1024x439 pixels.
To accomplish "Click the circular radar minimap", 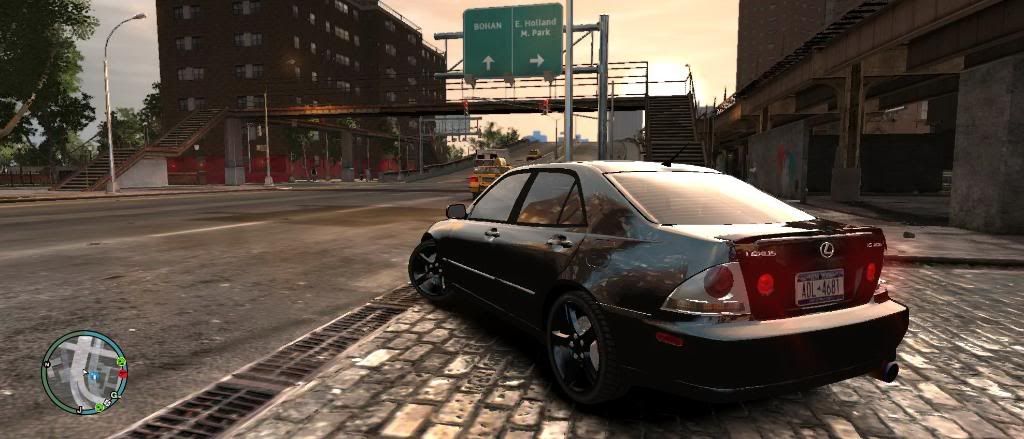I will click(x=84, y=372).
